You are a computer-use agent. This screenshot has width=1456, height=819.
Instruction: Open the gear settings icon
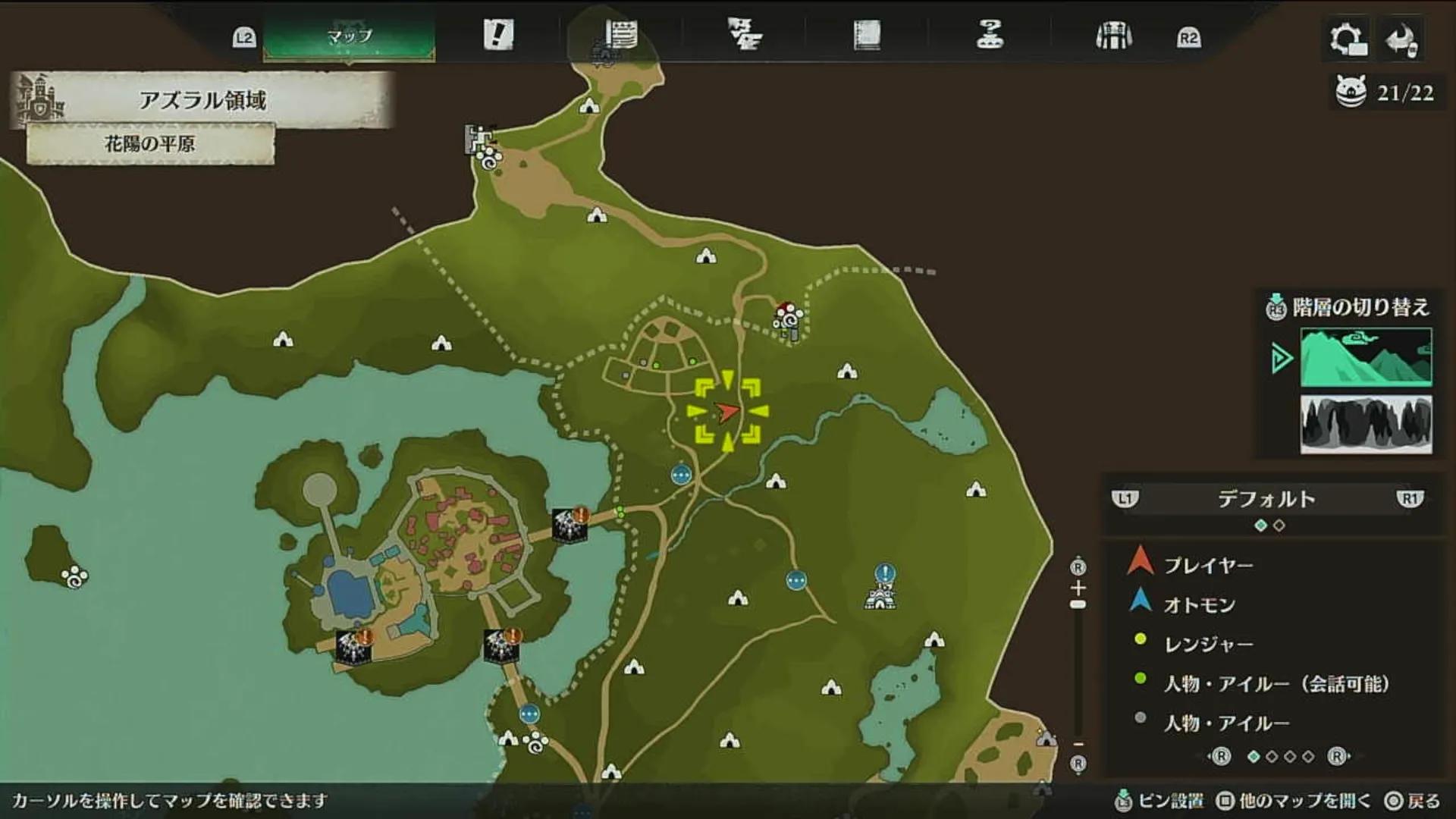(1348, 39)
